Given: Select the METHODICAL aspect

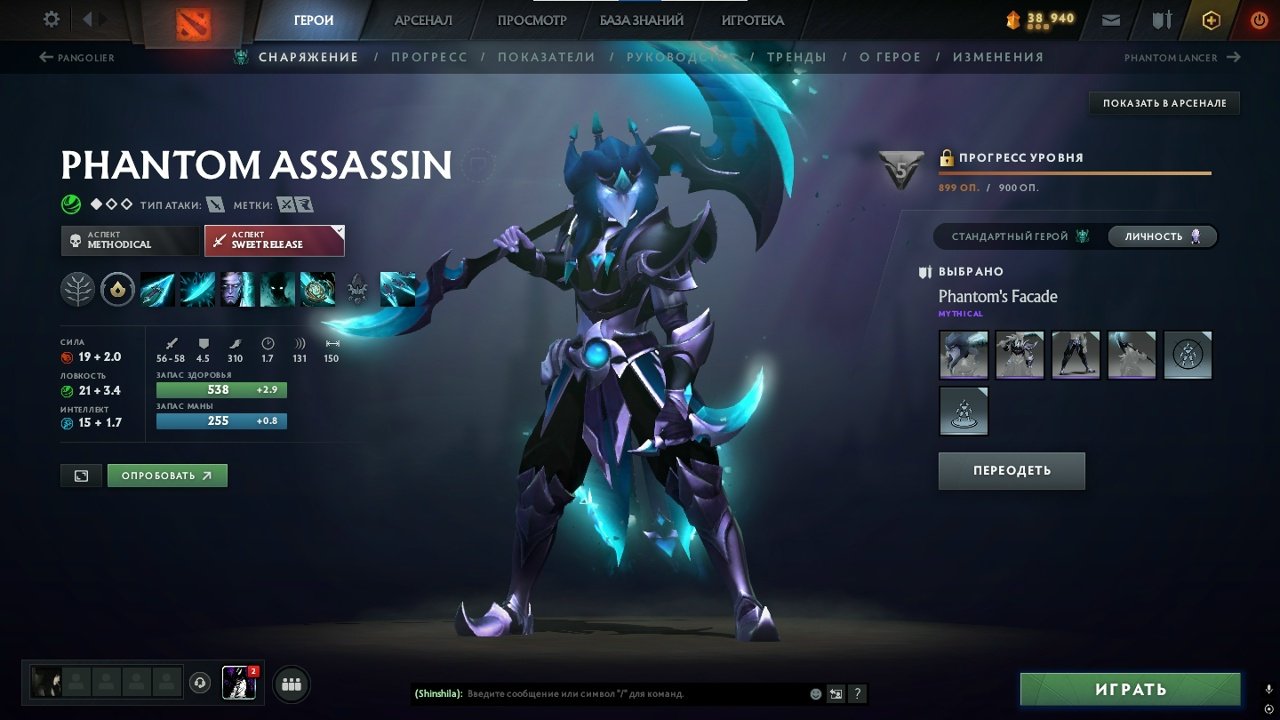Looking at the screenshot, I should [129, 240].
